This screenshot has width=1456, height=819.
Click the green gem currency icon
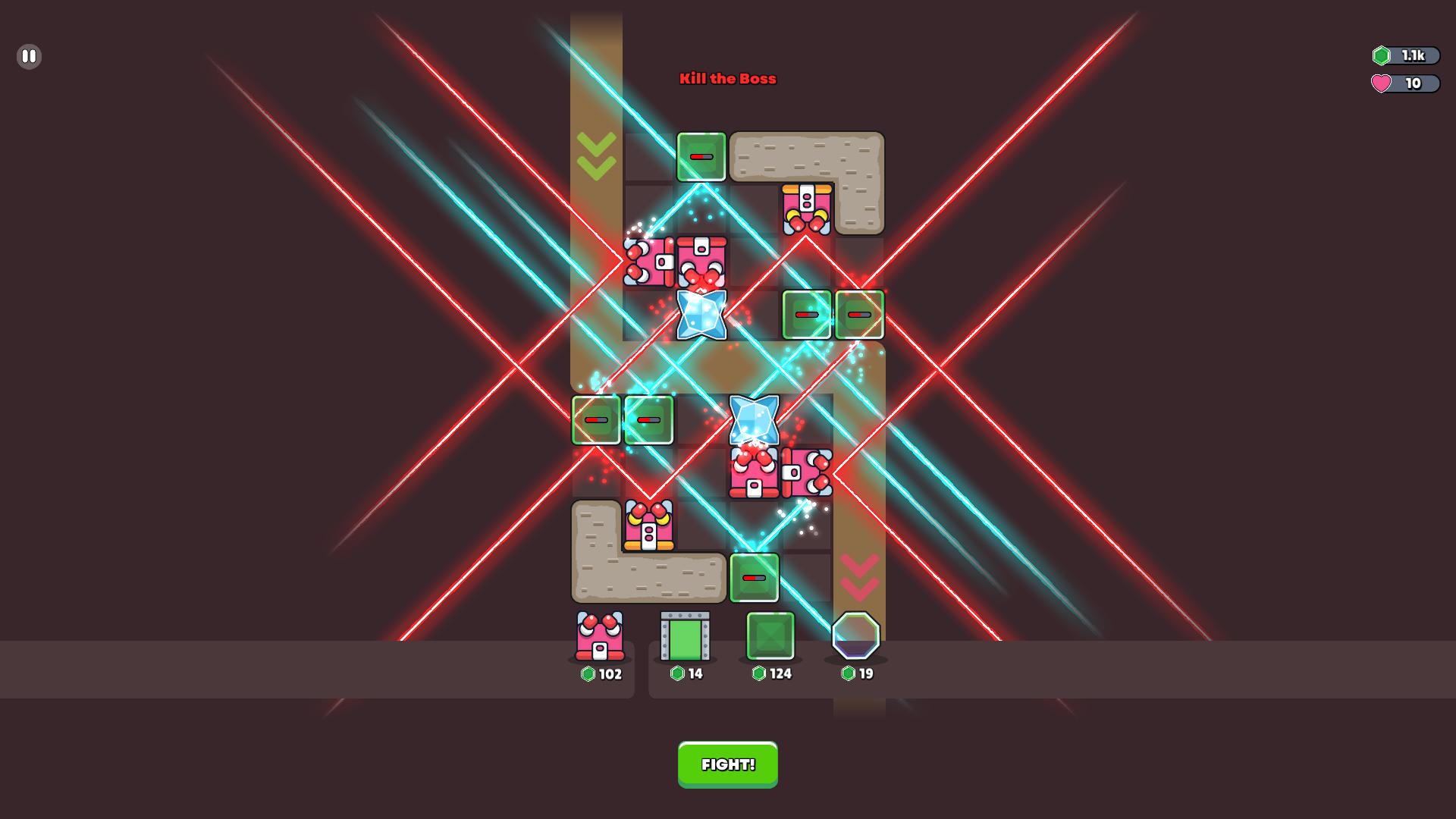[1382, 55]
